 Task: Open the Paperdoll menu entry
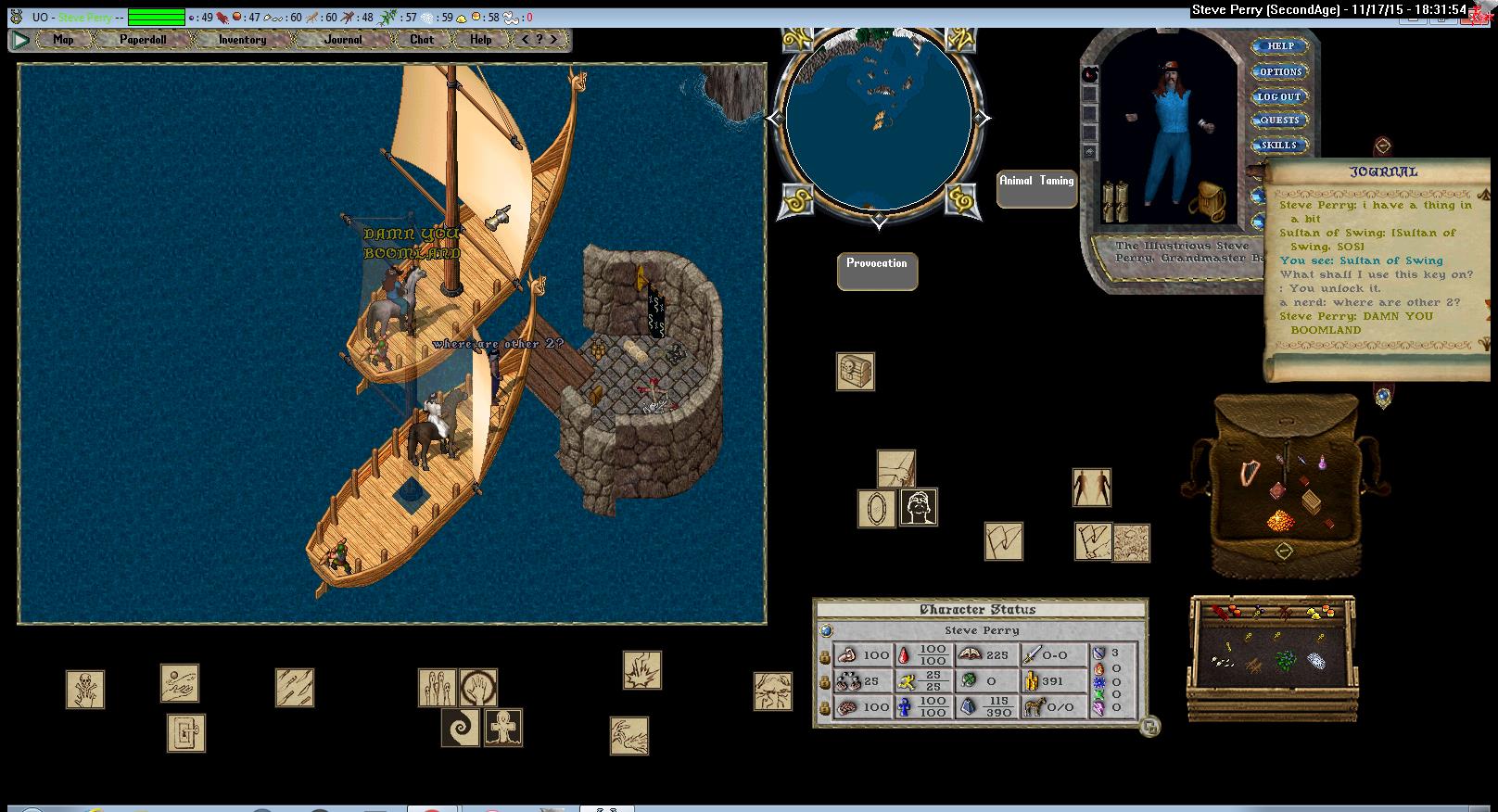[143, 40]
